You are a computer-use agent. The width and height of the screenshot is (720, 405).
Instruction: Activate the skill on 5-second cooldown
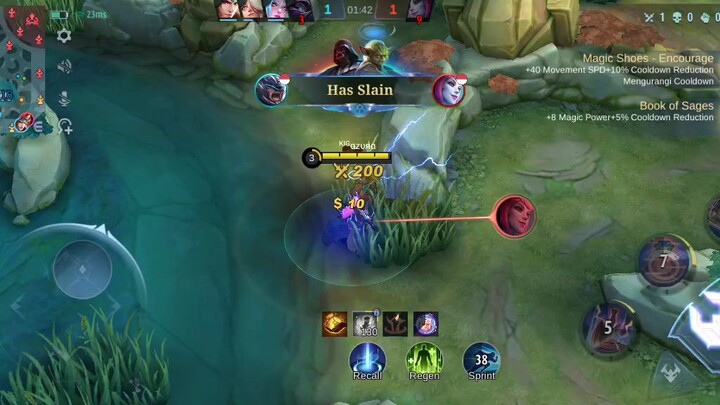(x=609, y=326)
